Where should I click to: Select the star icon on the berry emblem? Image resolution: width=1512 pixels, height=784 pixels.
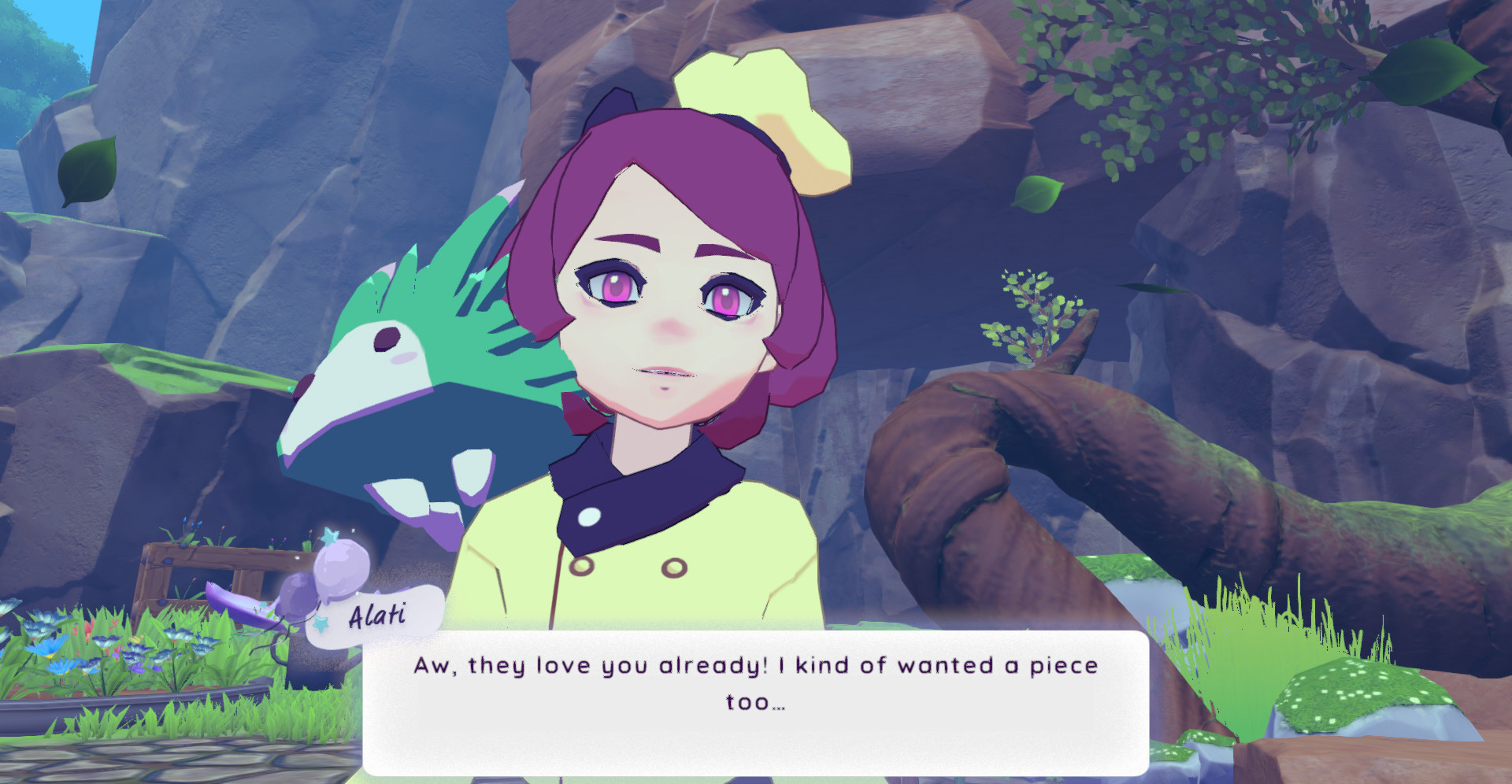point(331,538)
